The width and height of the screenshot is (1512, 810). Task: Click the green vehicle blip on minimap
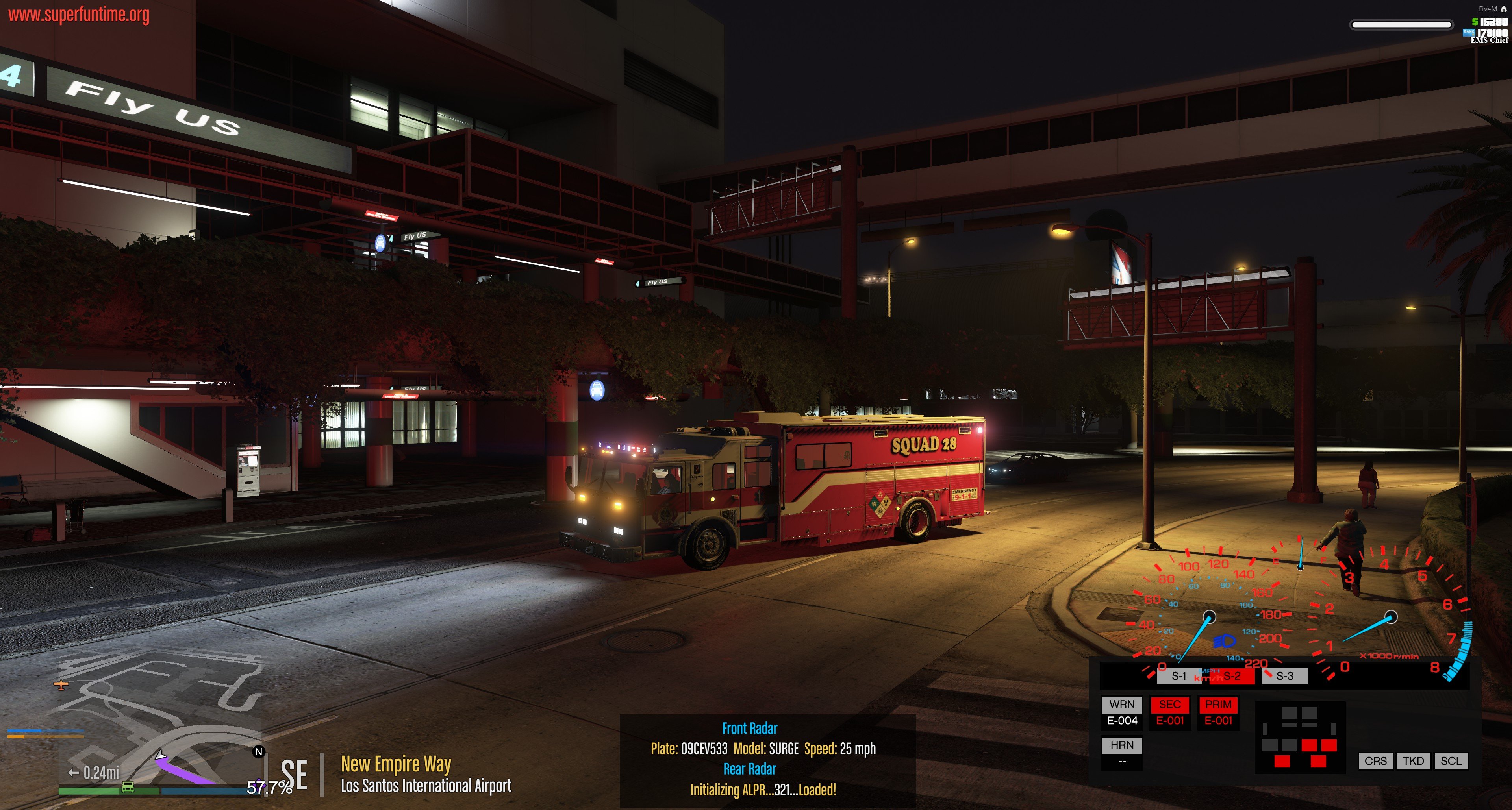(127, 787)
